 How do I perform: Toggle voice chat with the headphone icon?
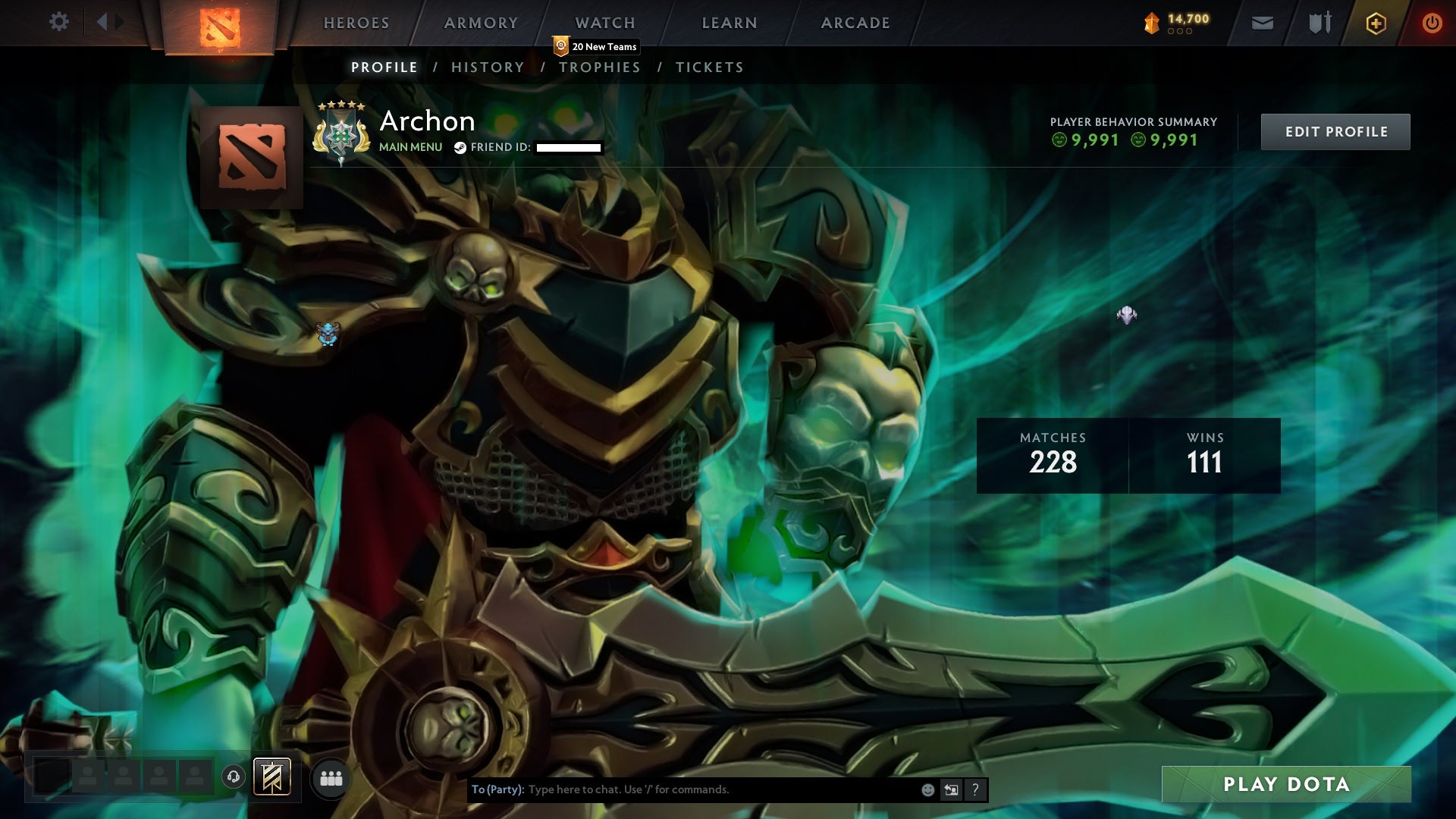click(x=234, y=777)
